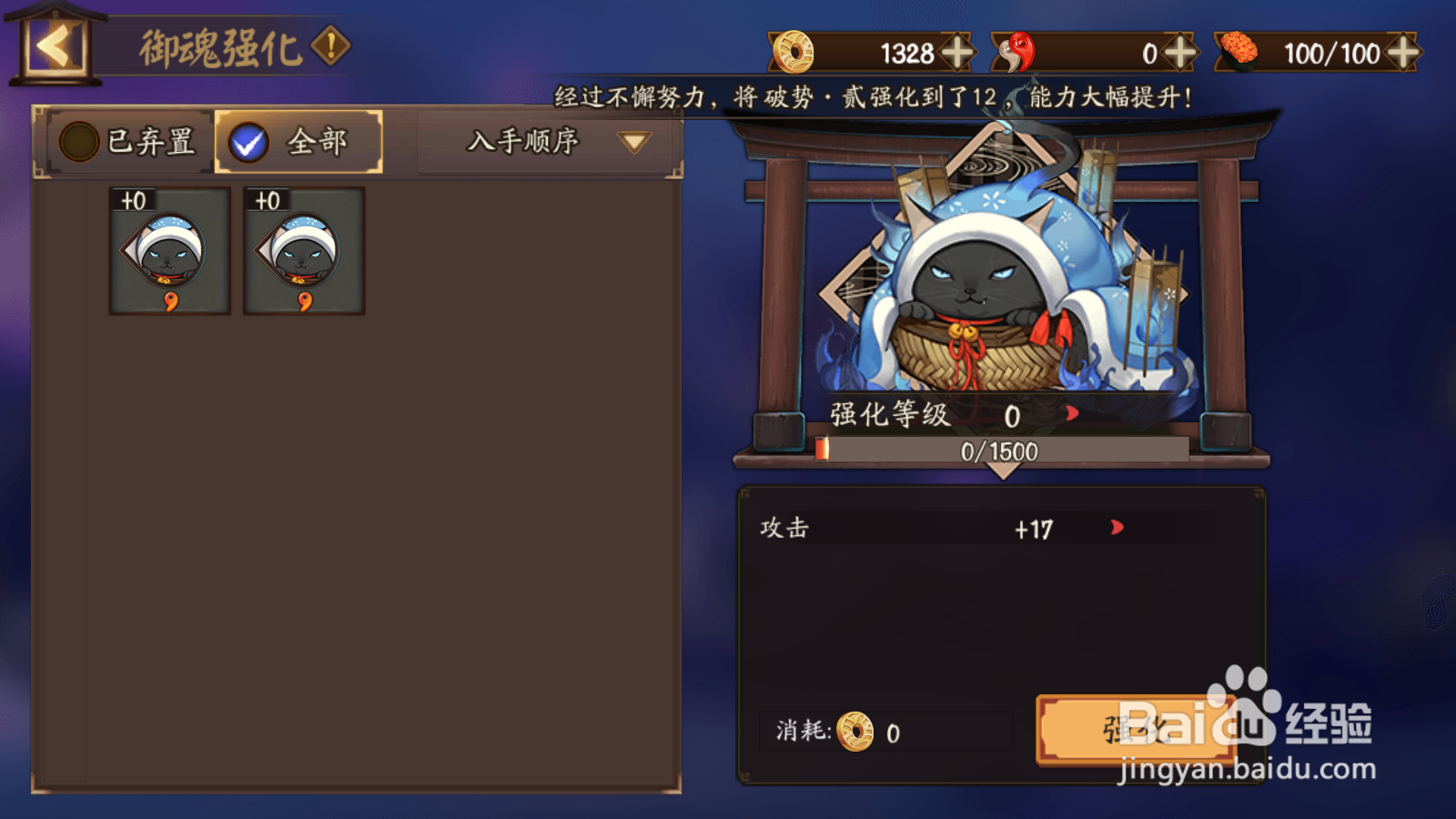Click the 0/1500 experience progress bar

[1003, 450]
